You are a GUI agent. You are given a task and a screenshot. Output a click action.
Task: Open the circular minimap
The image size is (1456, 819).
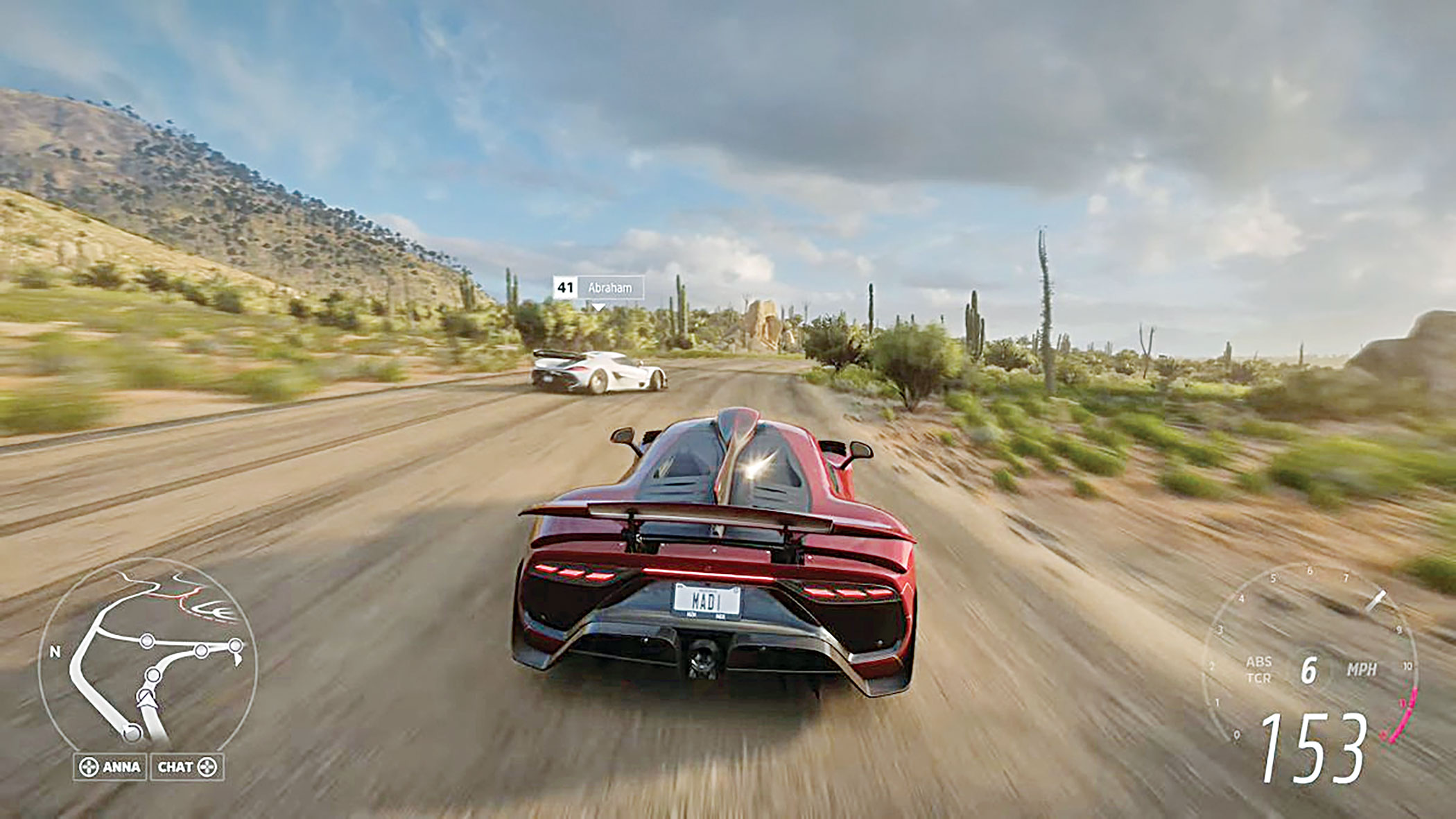click(147, 655)
